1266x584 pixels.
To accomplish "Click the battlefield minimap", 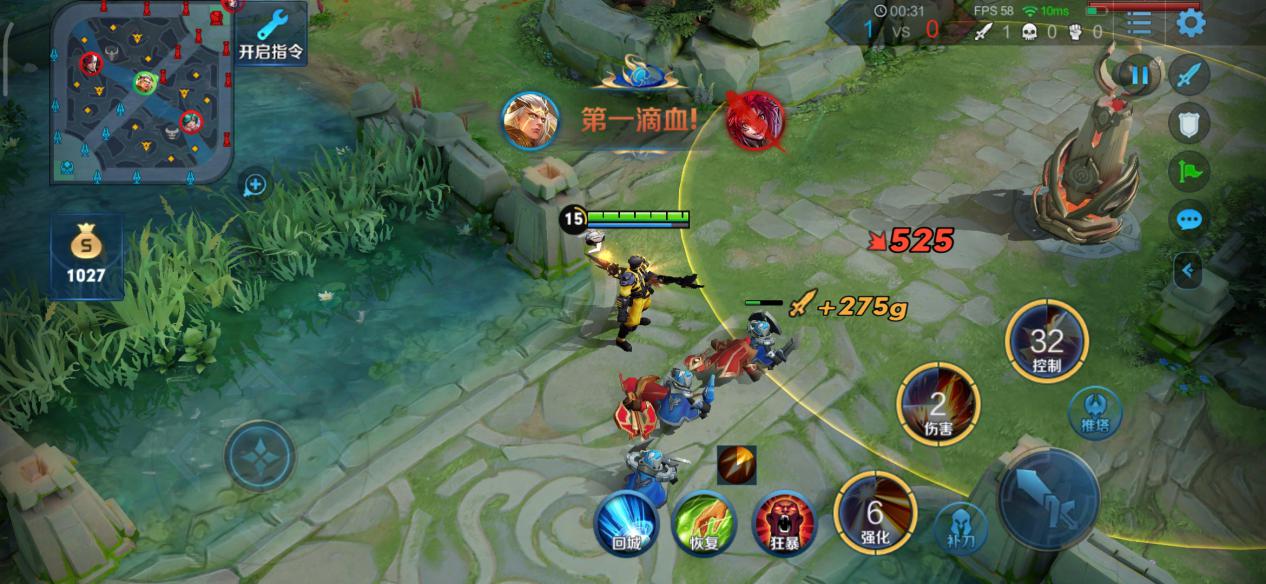I will click(x=141, y=92).
